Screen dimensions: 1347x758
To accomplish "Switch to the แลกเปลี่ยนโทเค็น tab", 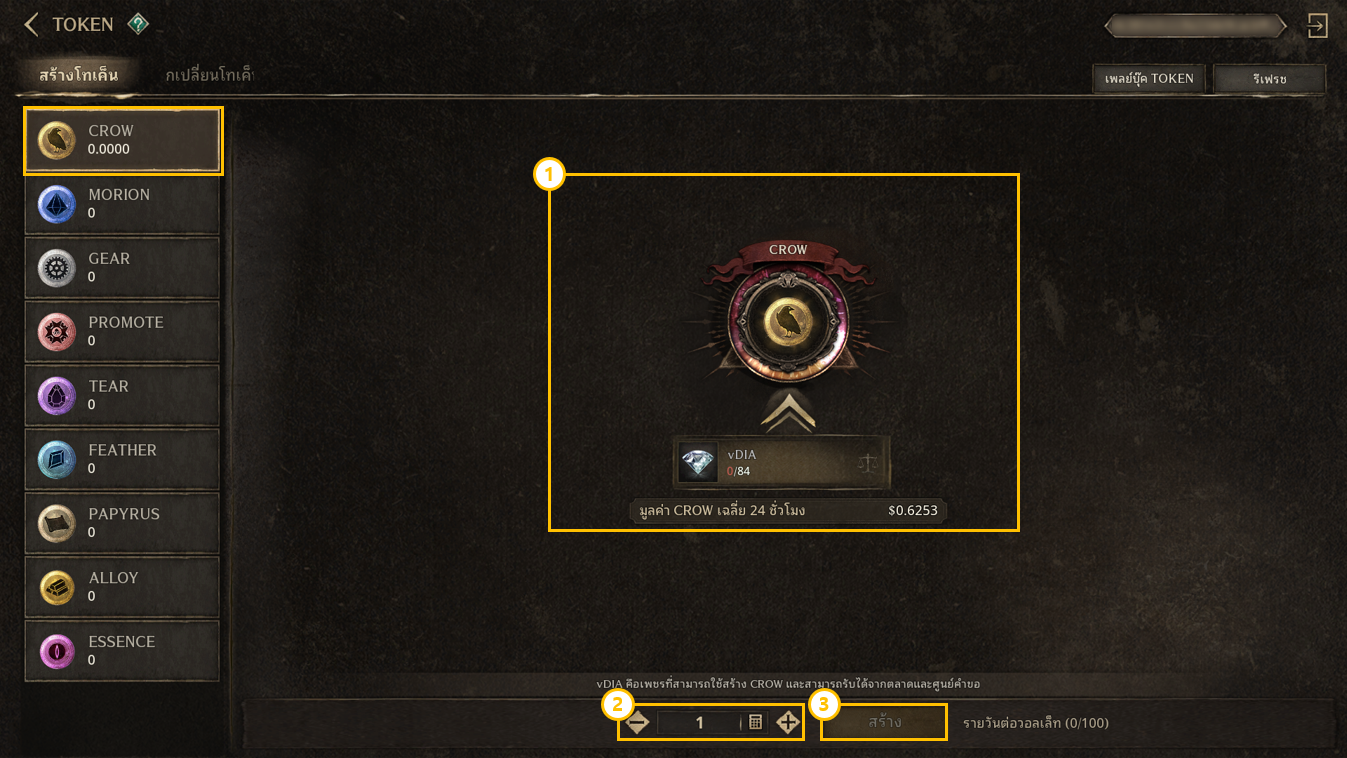I will pyautogui.click(x=209, y=75).
